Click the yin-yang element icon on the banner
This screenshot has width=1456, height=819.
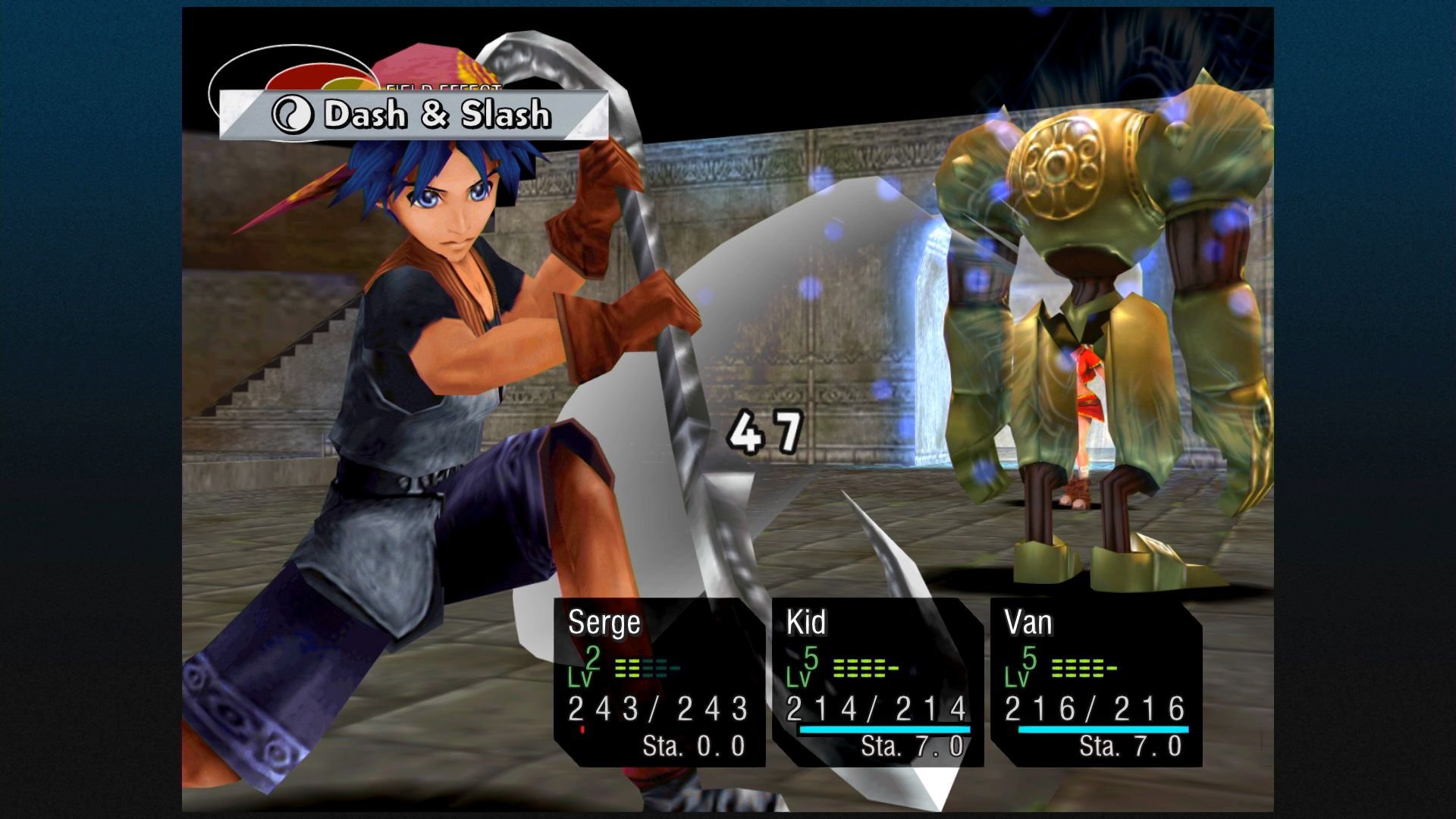click(296, 112)
